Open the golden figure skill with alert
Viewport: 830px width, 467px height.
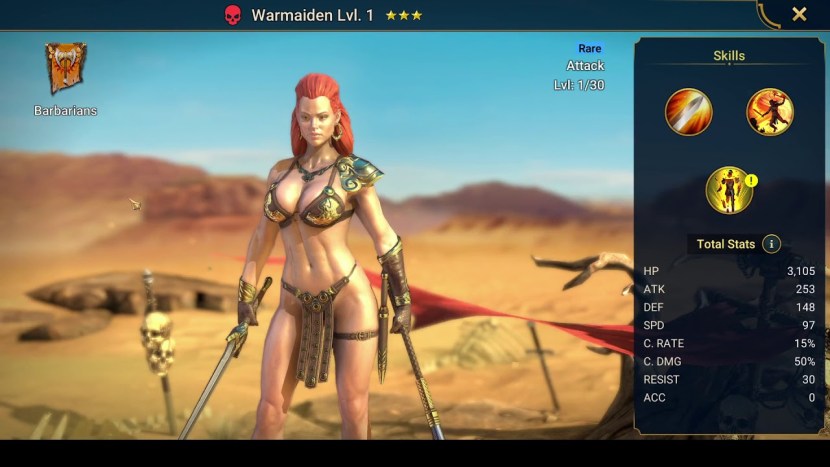pyautogui.click(x=729, y=190)
